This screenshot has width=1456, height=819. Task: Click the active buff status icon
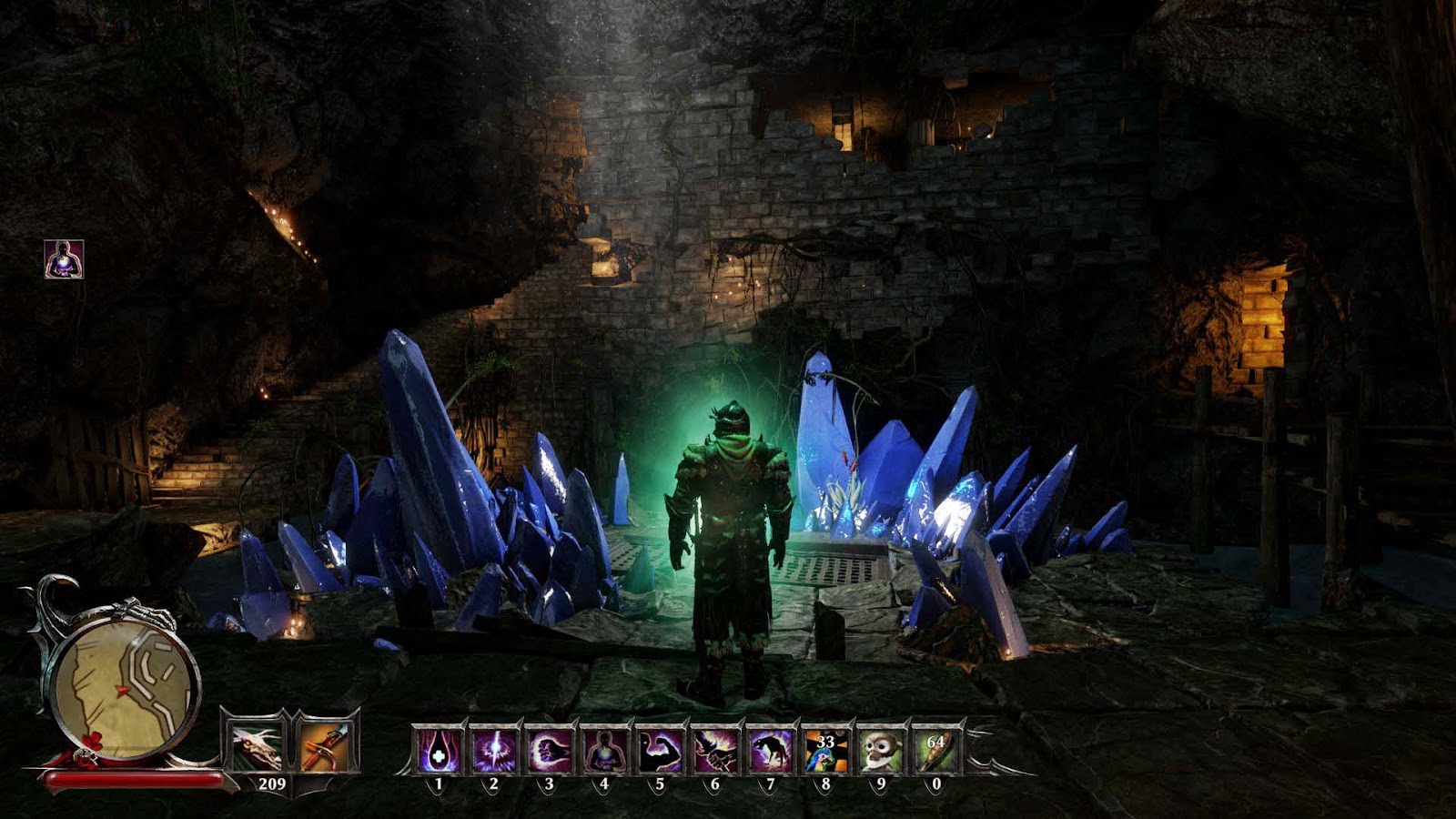[x=64, y=259]
